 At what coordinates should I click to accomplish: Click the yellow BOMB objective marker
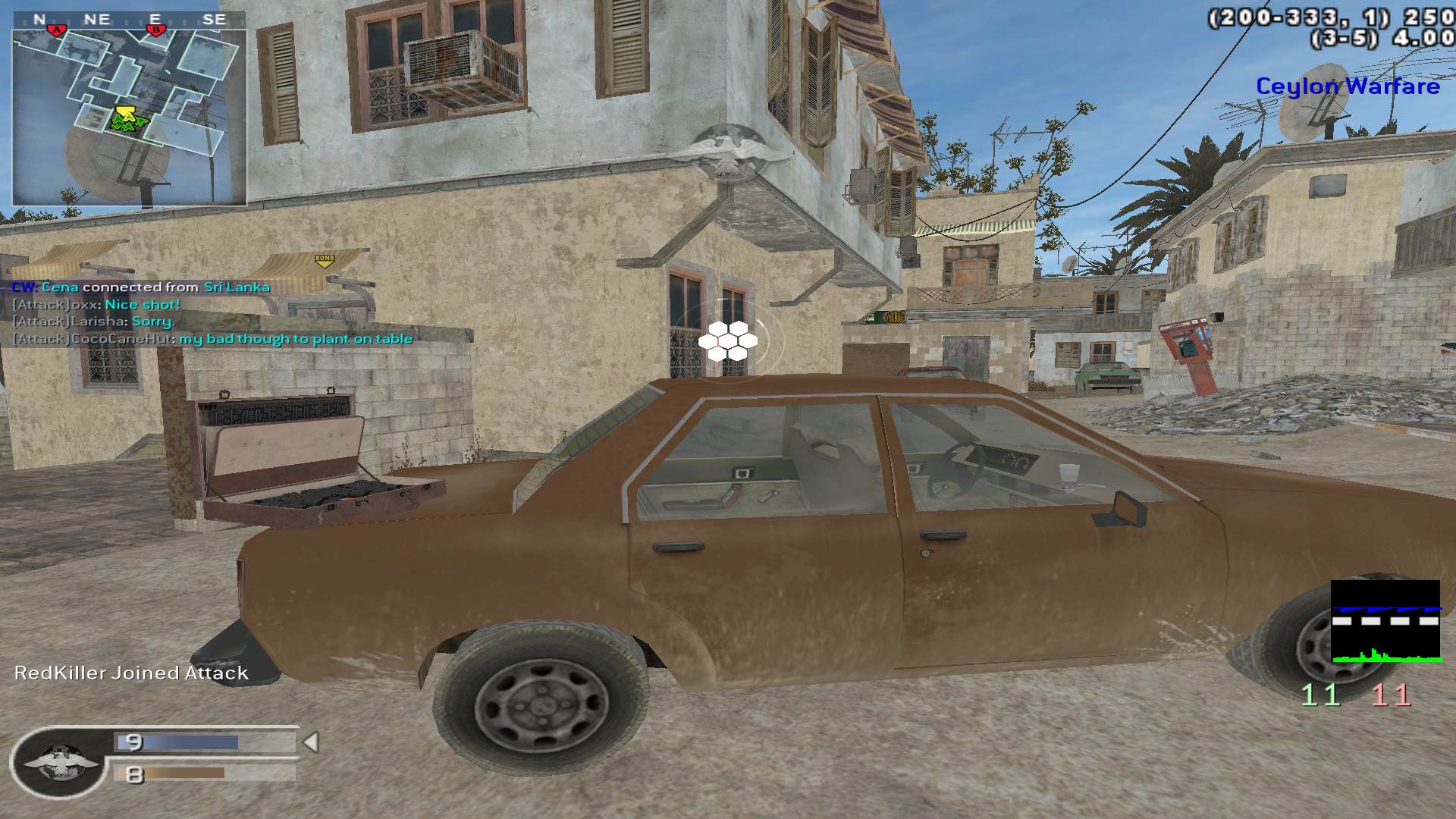[x=324, y=260]
